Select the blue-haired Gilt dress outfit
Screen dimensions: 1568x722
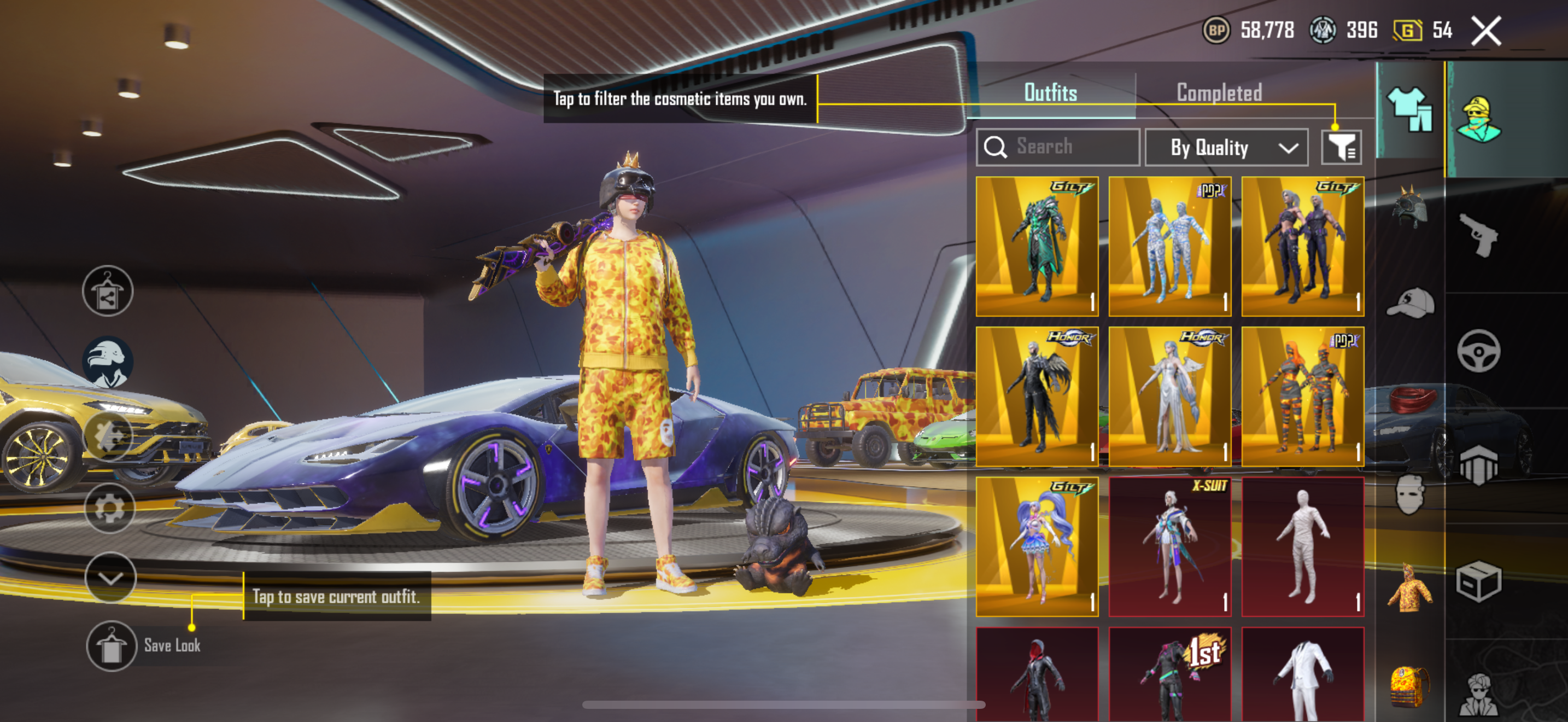pyautogui.click(x=1037, y=546)
